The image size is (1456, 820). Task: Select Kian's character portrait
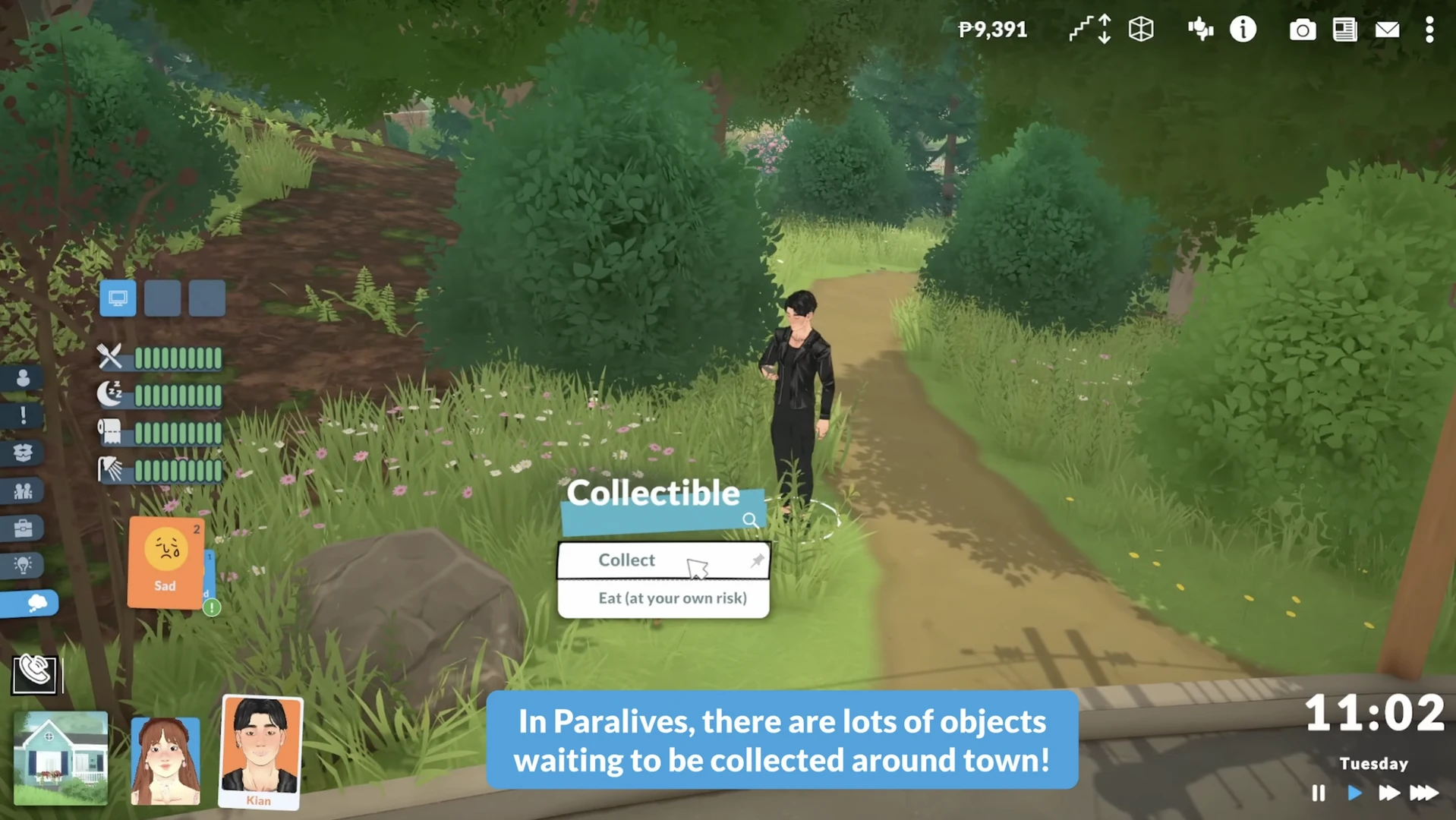coord(260,750)
